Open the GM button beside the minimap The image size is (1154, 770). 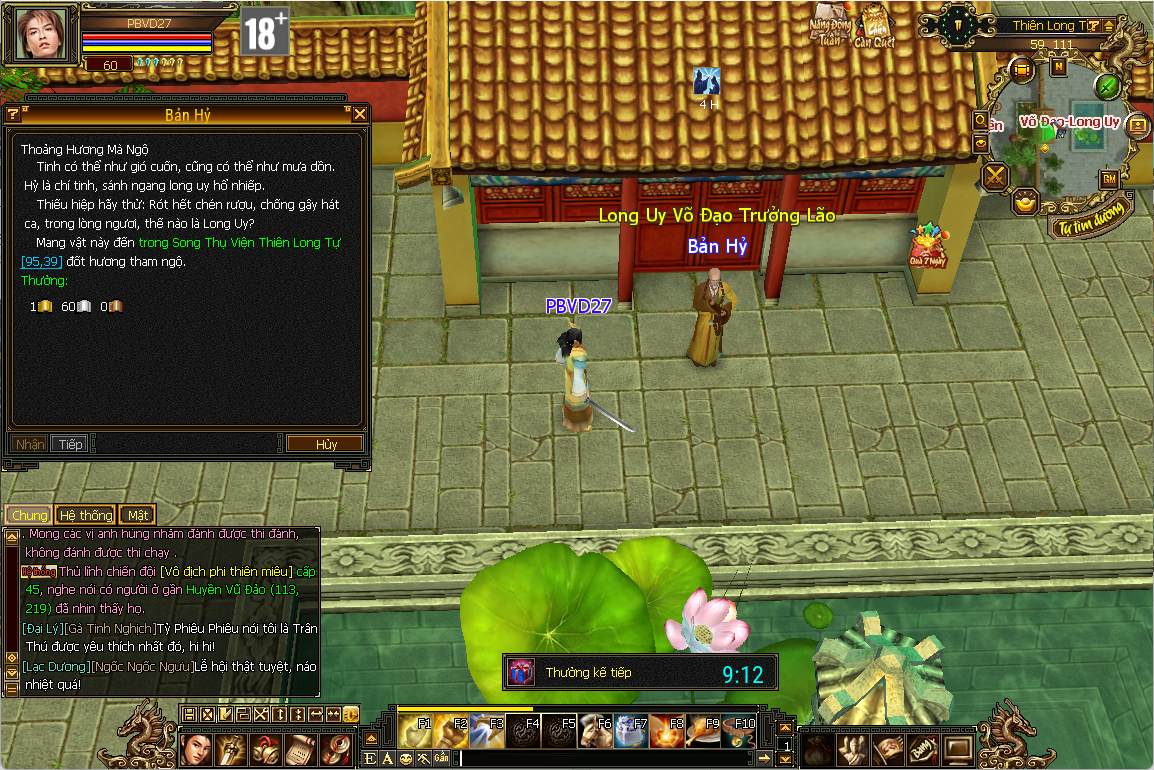point(1109,179)
